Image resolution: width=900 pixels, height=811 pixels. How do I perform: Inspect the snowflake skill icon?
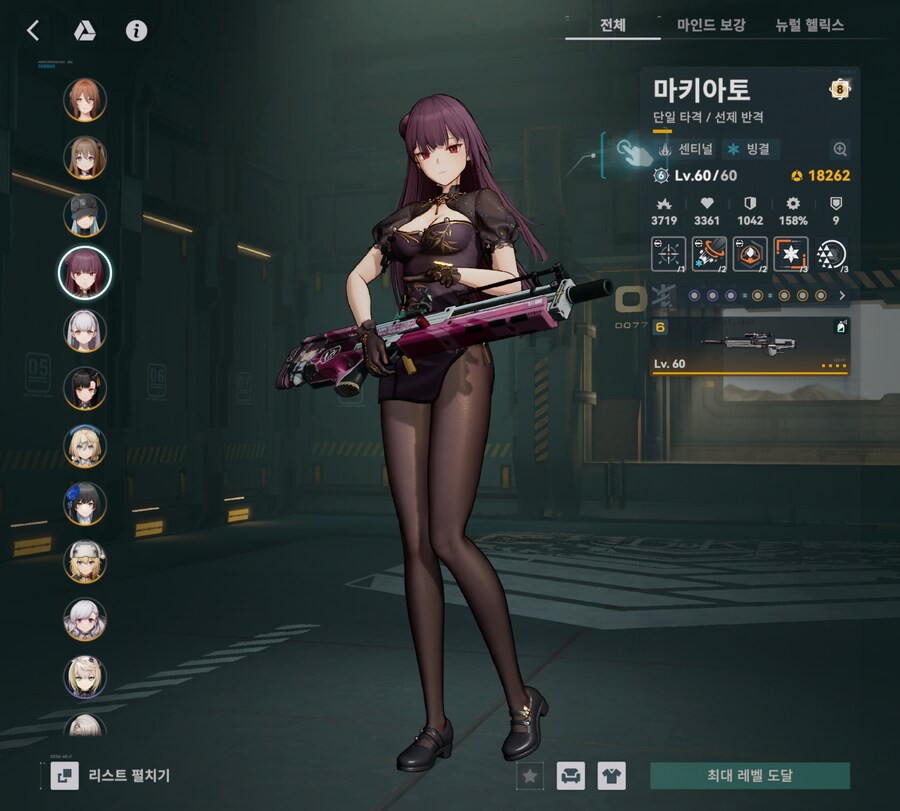pyautogui.click(x=791, y=254)
